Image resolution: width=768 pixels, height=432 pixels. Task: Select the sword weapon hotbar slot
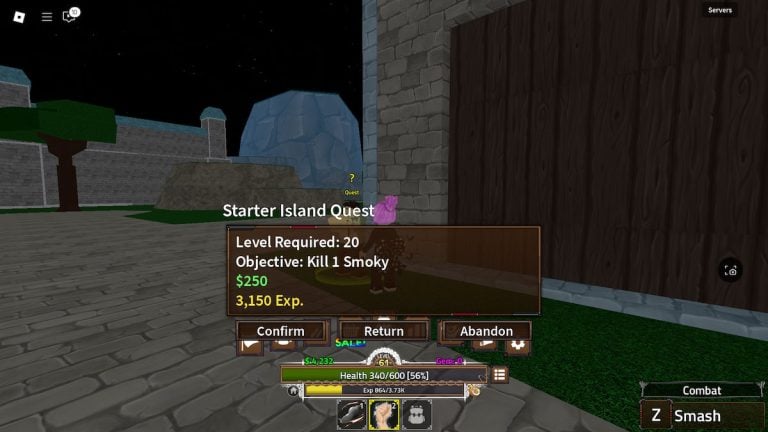(x=352, y=414)
